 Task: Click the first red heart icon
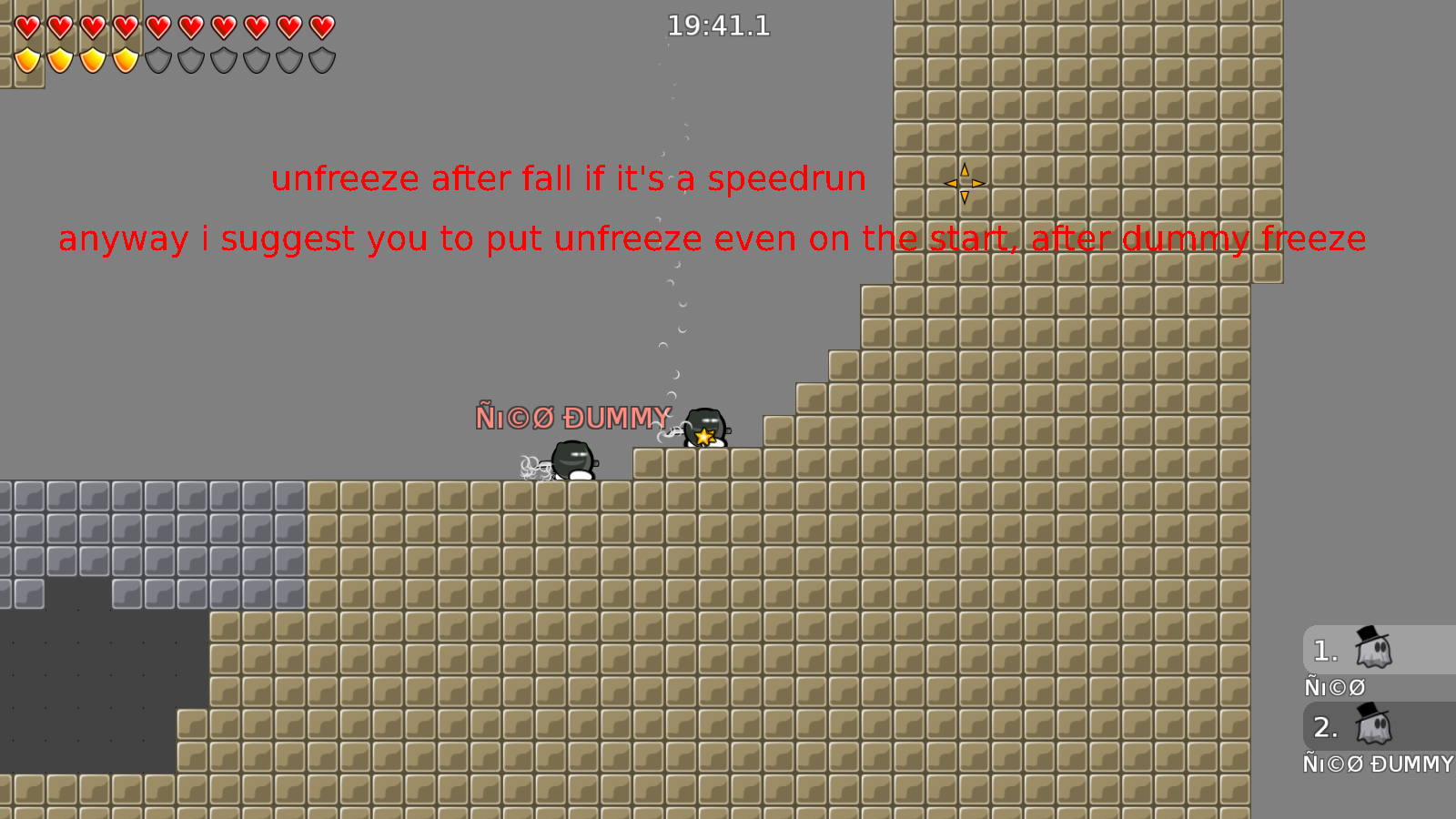pyautogui.click(x=26, y=27)
